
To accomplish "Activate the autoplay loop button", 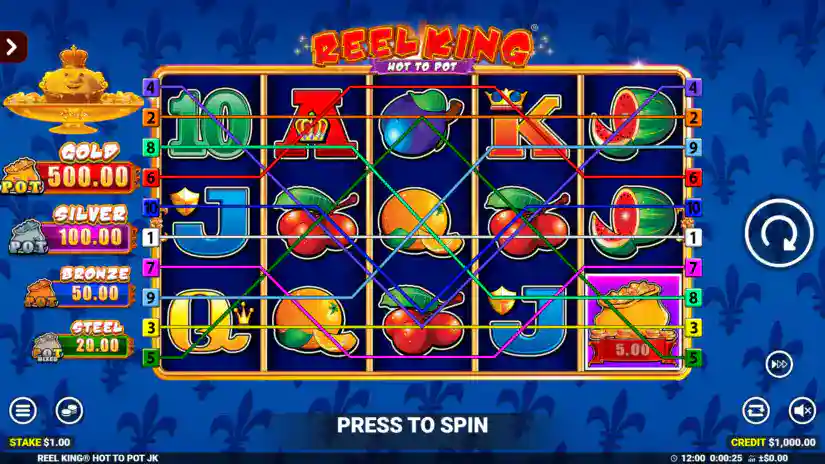I will (756, 410).
